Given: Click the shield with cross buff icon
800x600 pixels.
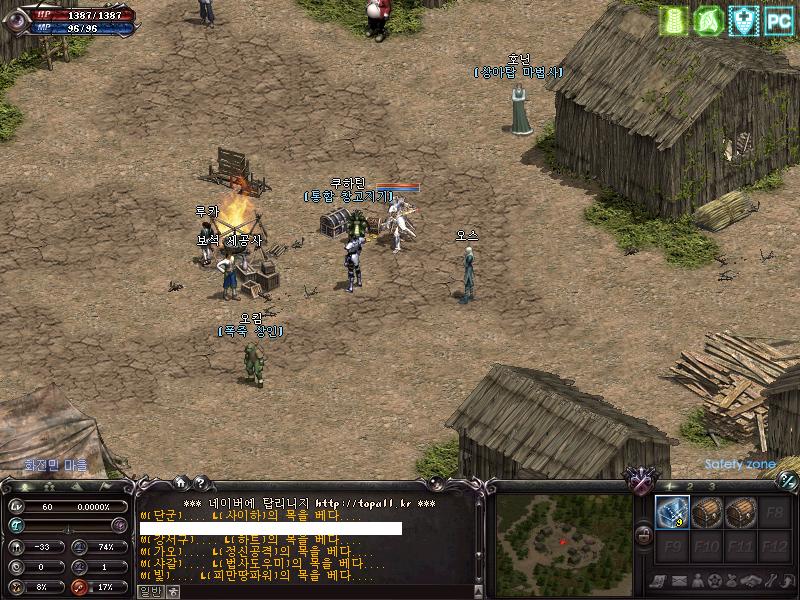Looking at the screenshot, I should [743, 20].
